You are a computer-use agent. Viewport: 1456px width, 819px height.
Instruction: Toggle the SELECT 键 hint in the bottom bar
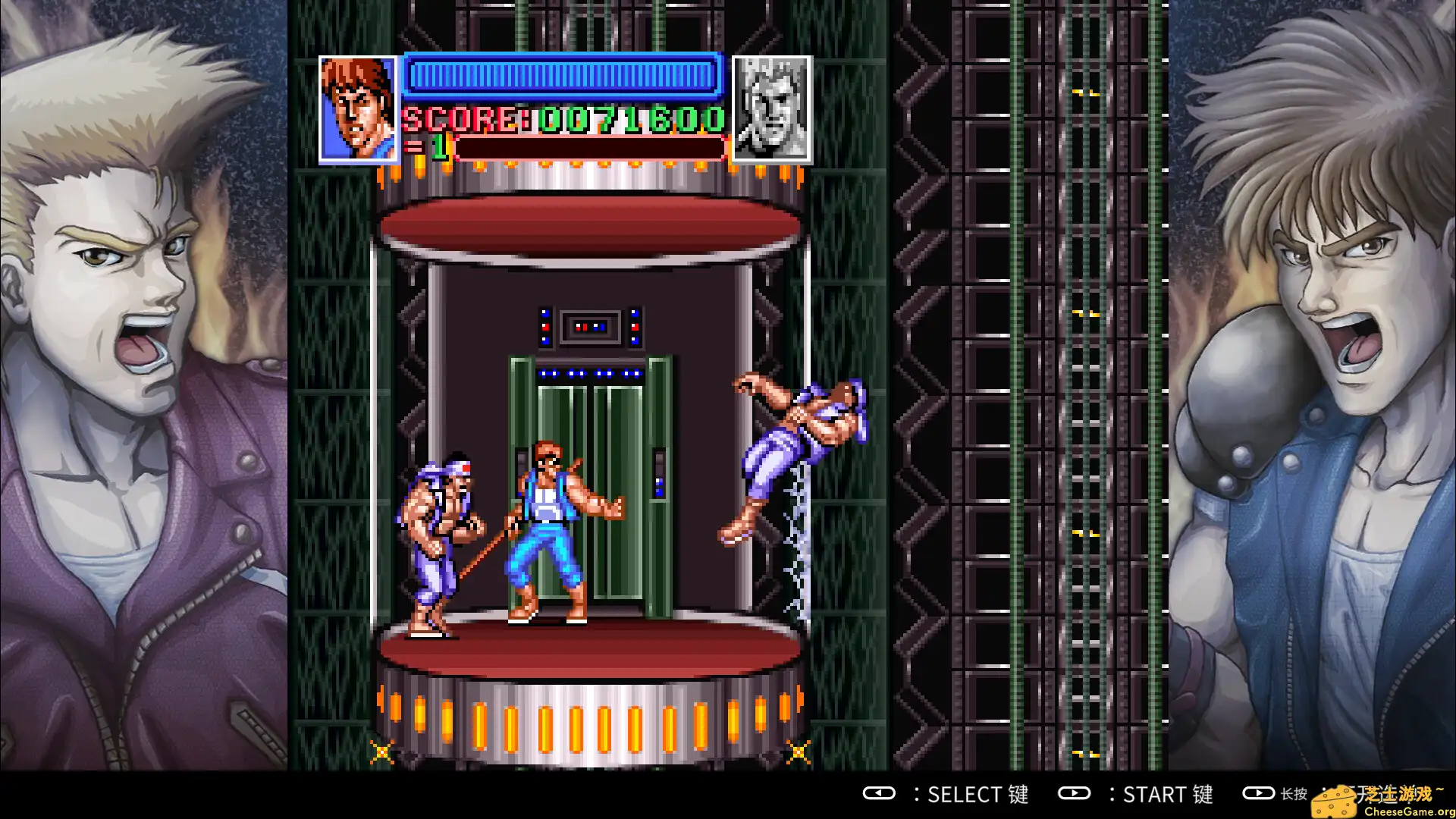978,795
